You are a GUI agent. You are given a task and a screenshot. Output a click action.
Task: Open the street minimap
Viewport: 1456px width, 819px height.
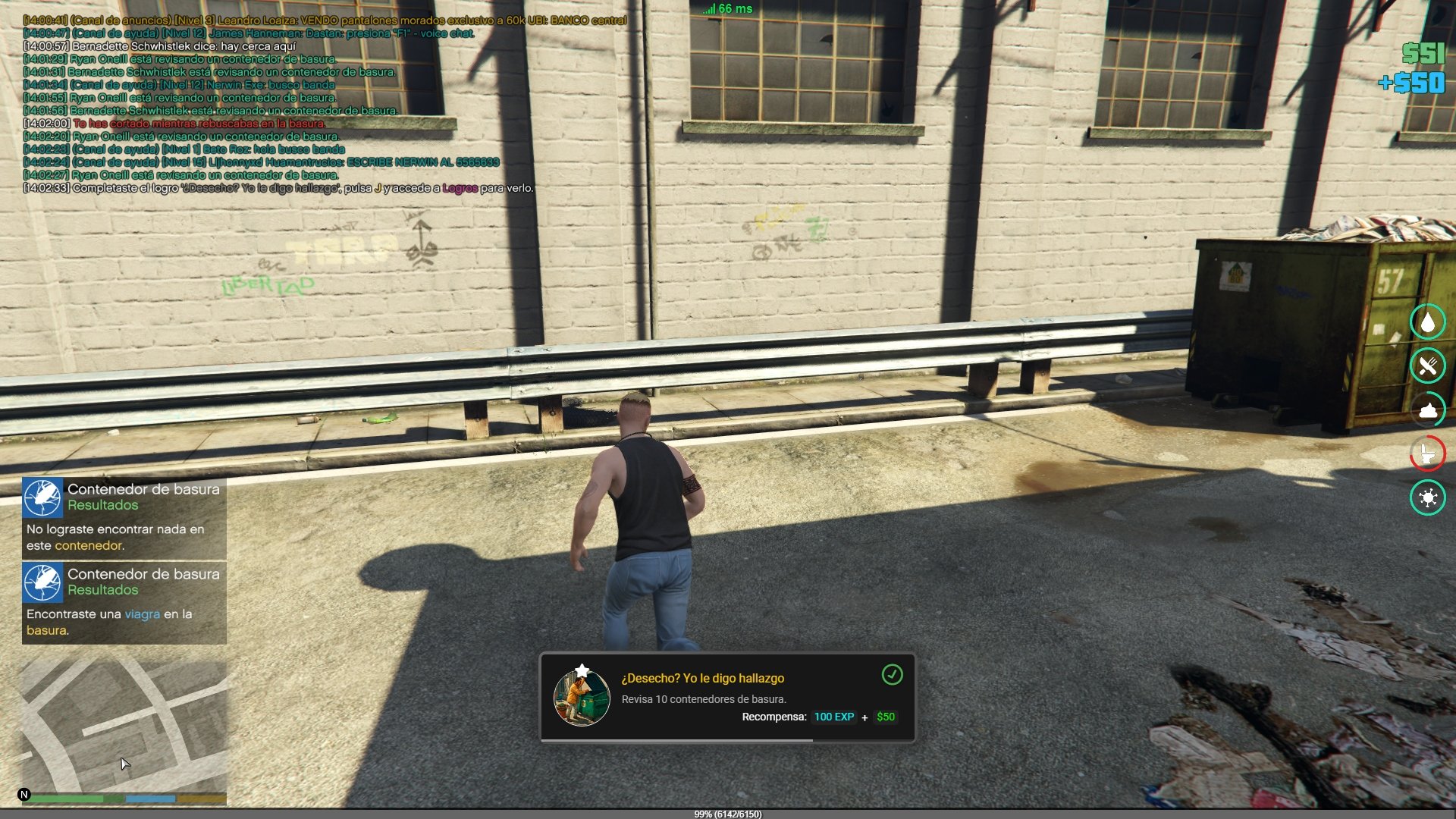(x=124, y=724)
